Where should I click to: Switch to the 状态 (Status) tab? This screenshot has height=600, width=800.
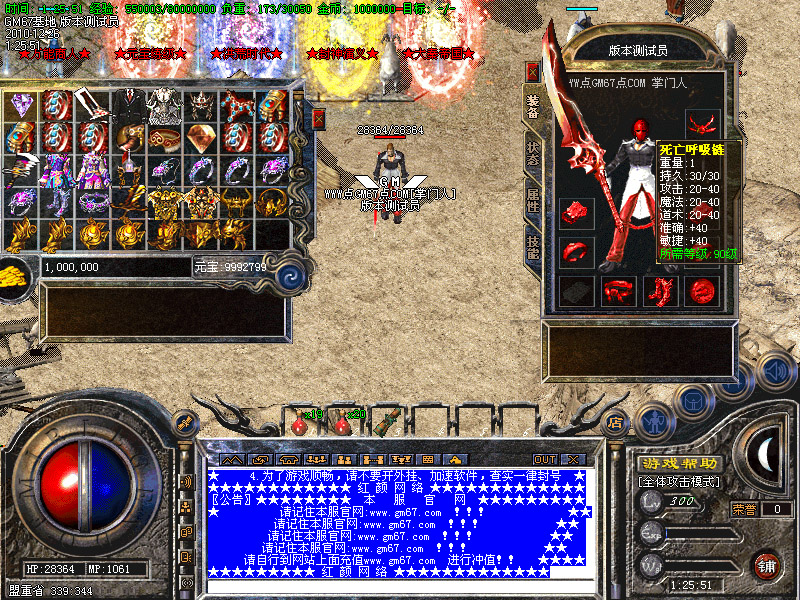(x=532, y=153)
